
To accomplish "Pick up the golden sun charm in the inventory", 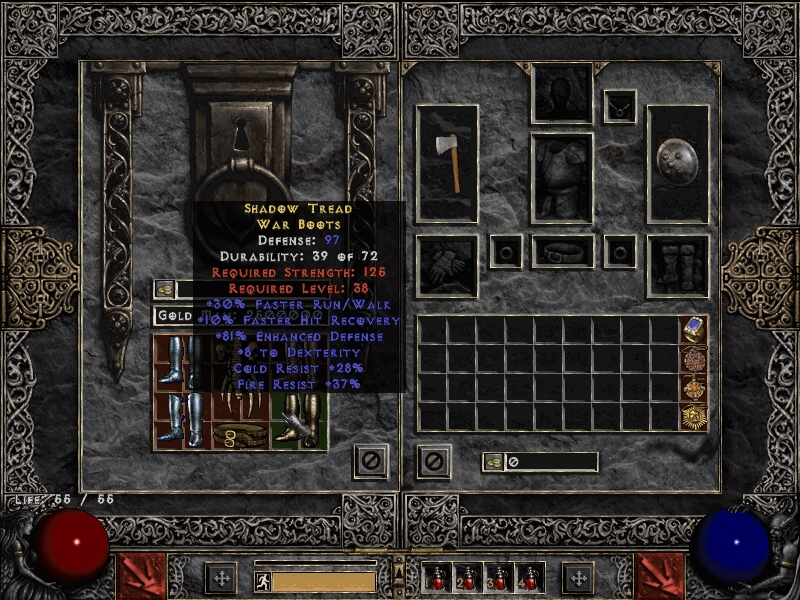I will point(695,416).
